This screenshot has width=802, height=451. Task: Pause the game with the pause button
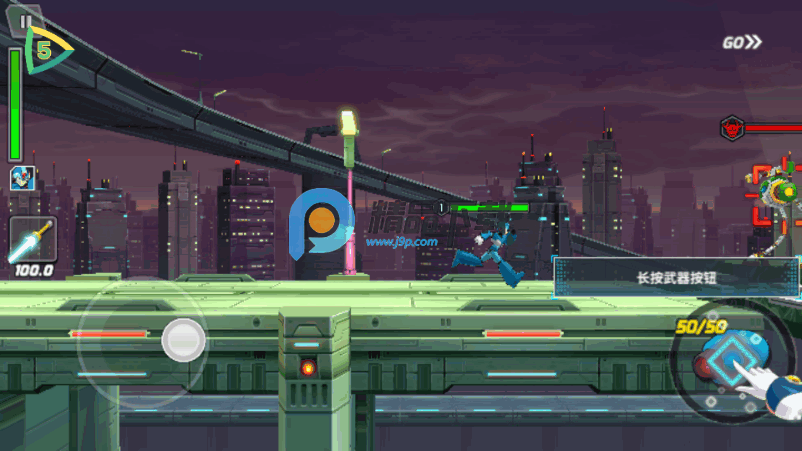(26, 20)
